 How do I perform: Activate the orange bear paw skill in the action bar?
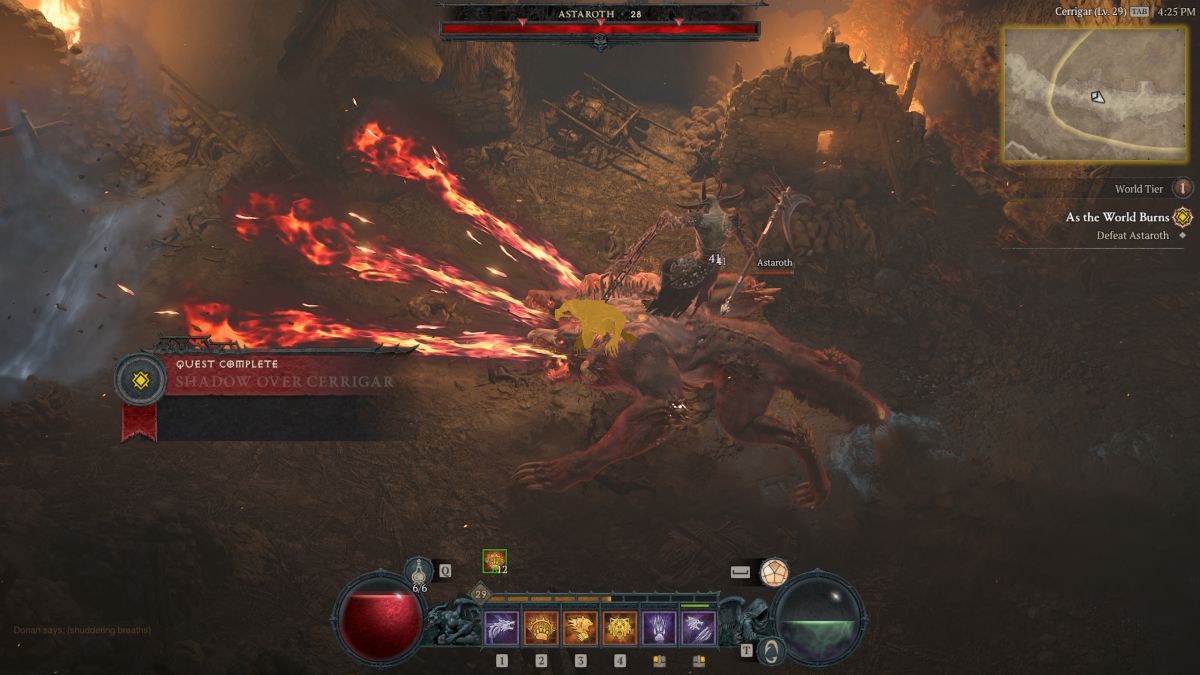tap(541, 628)
